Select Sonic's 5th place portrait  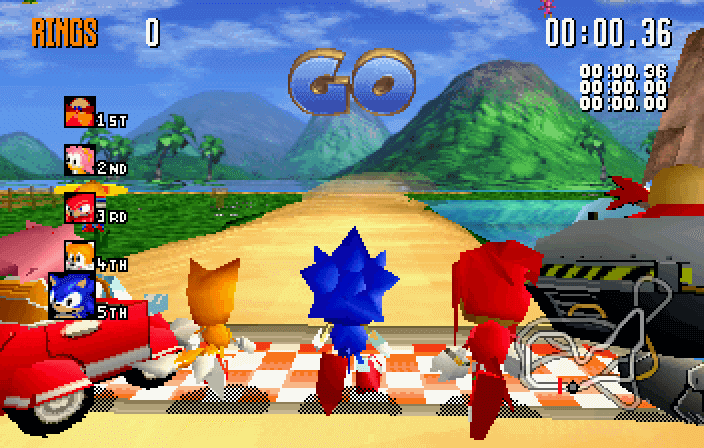point(72,296)
